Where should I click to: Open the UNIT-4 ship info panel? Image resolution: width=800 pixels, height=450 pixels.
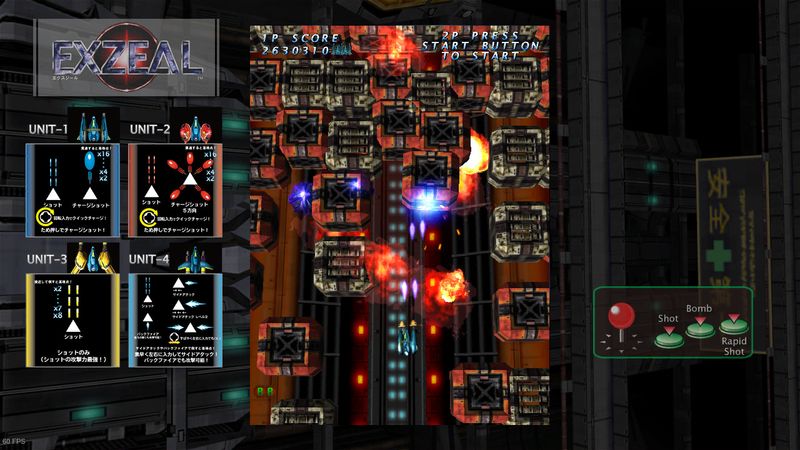(174, 325)
